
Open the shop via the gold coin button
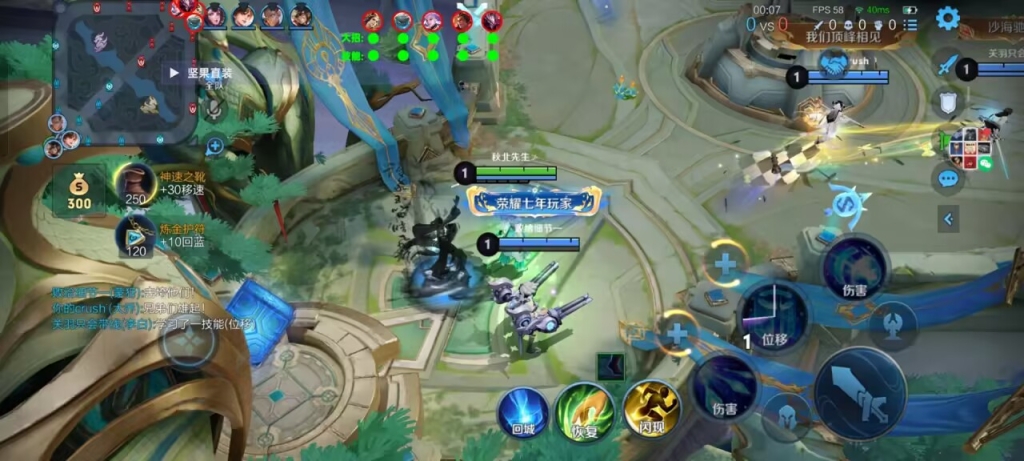point(79,190)
